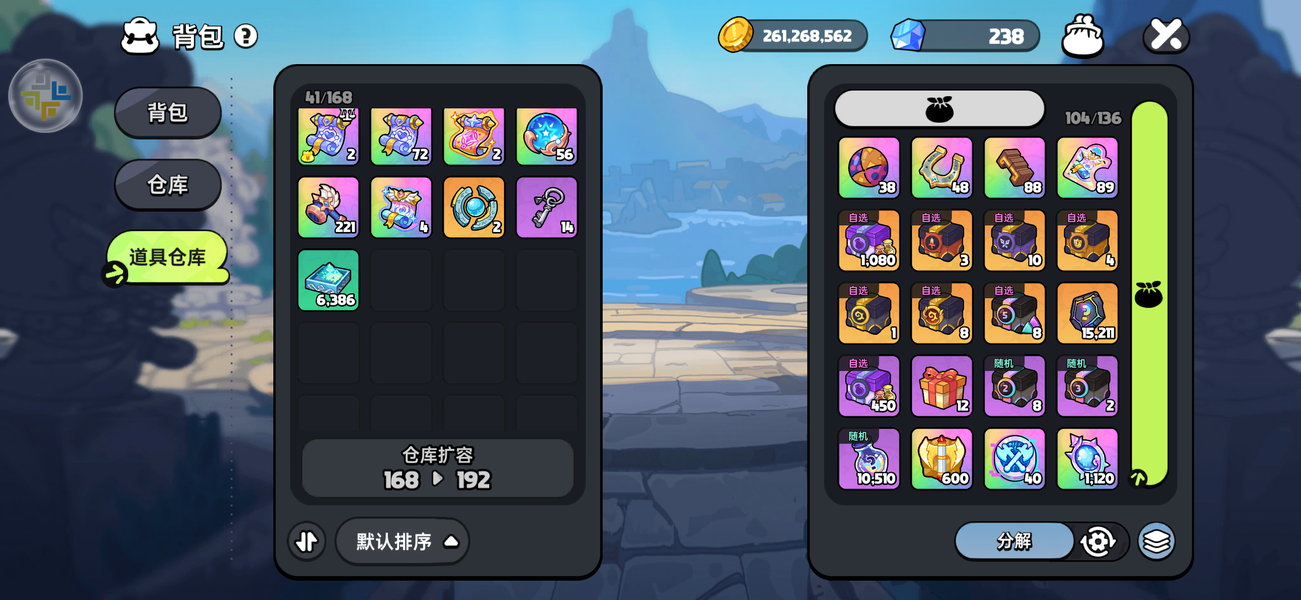
Task: Open the 仓库 warehouse tab
Action: pos(168,185)
